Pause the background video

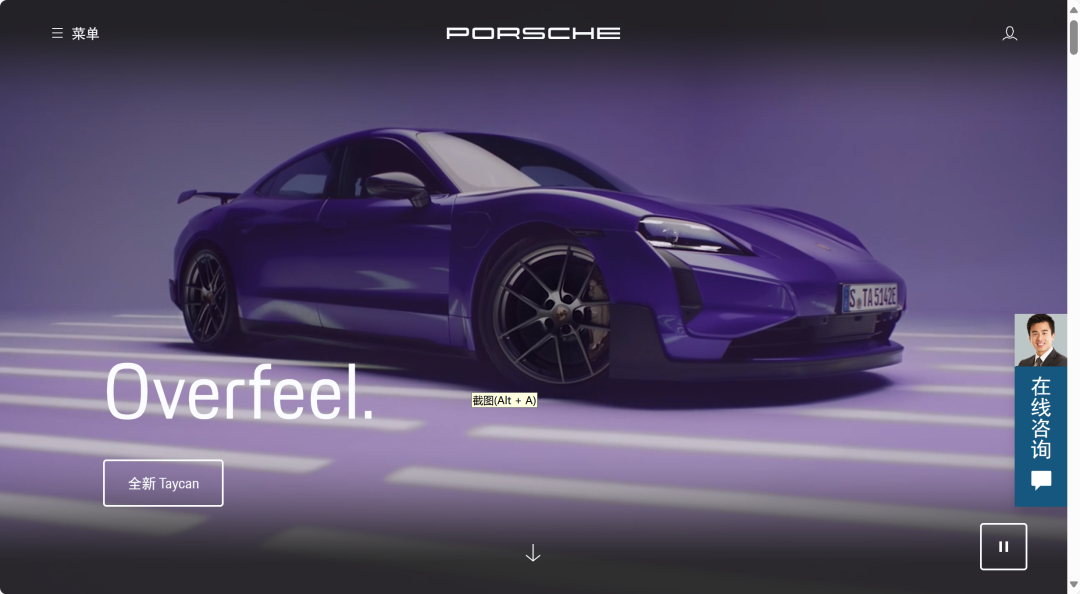pos(1003,547)
